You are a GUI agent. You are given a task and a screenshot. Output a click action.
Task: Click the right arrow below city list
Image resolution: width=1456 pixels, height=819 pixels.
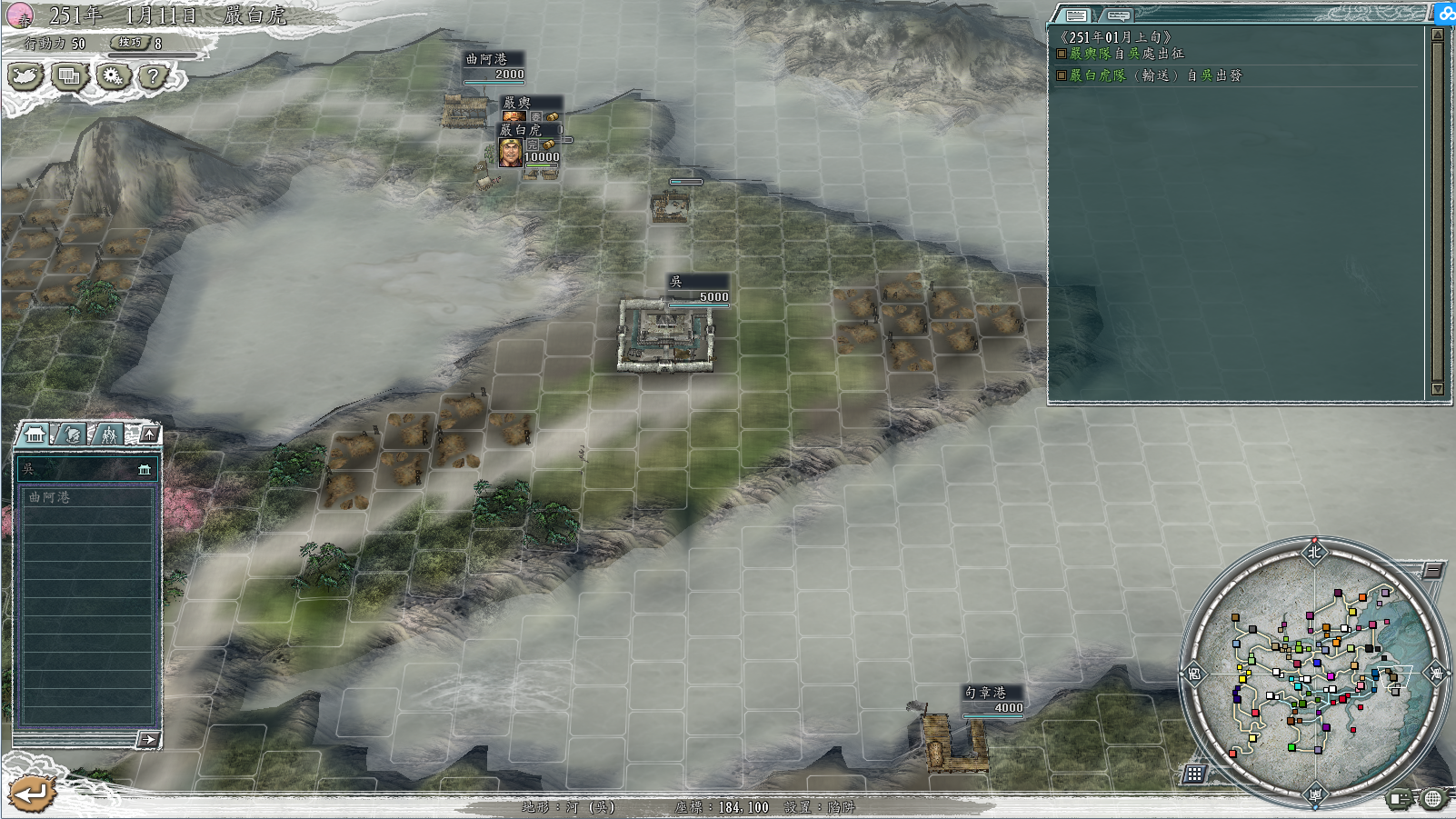147,740
